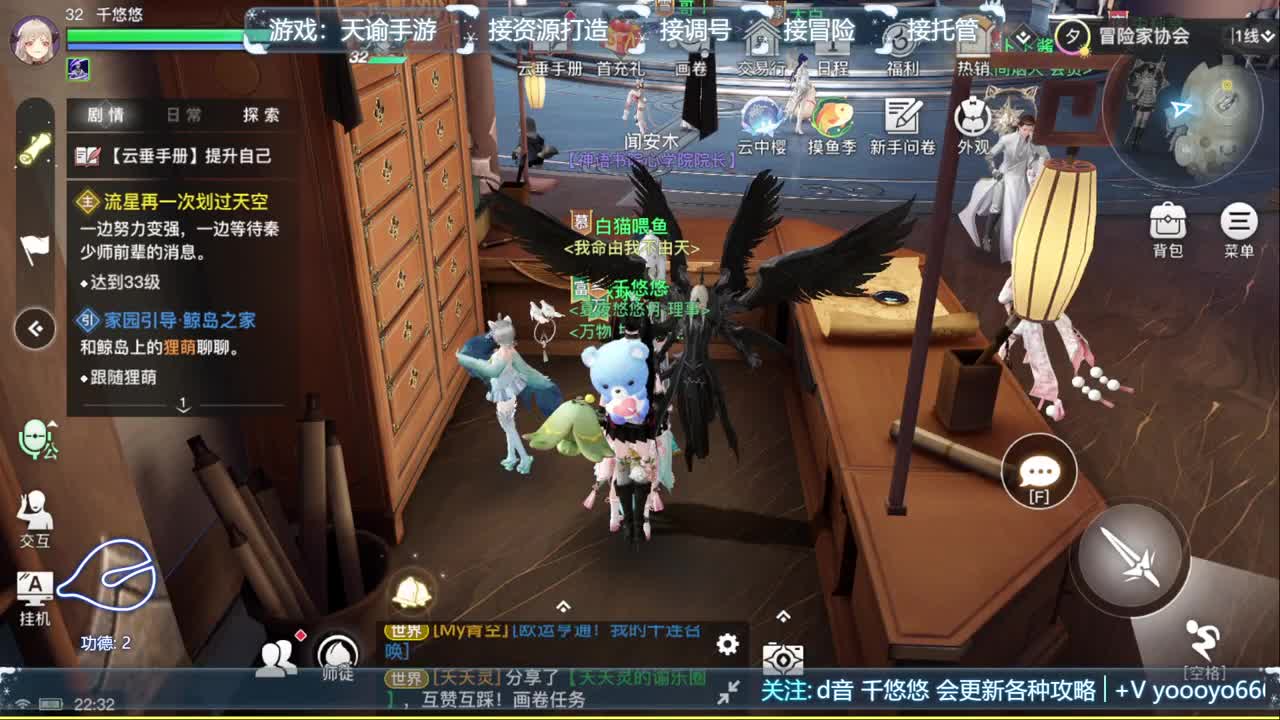Switch to the 探索 tab
This screenshot has height=720, width=1280.
263,114
